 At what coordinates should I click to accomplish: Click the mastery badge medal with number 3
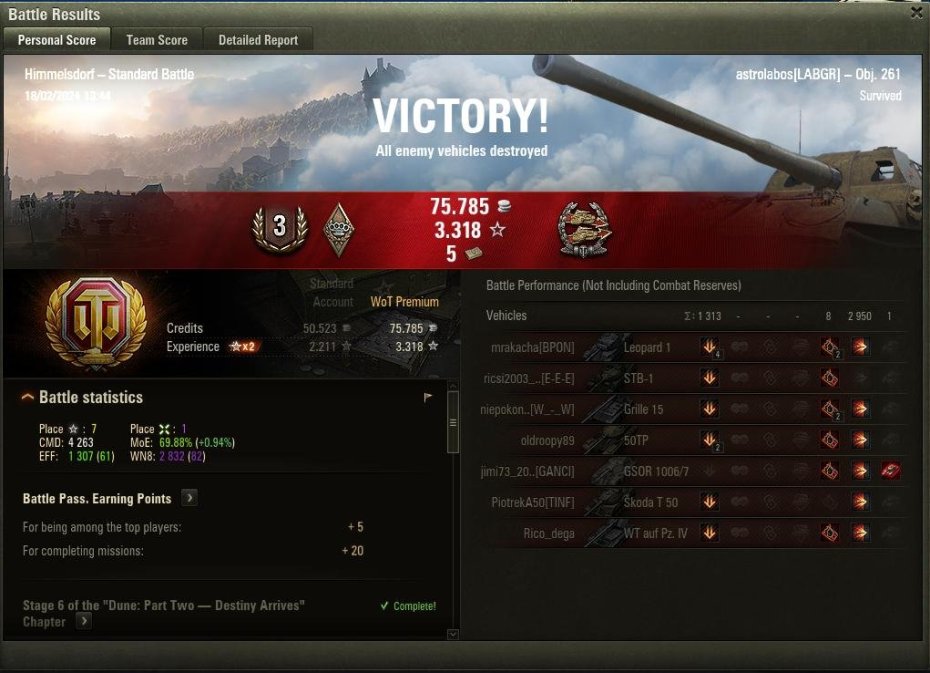coord(279,228)
